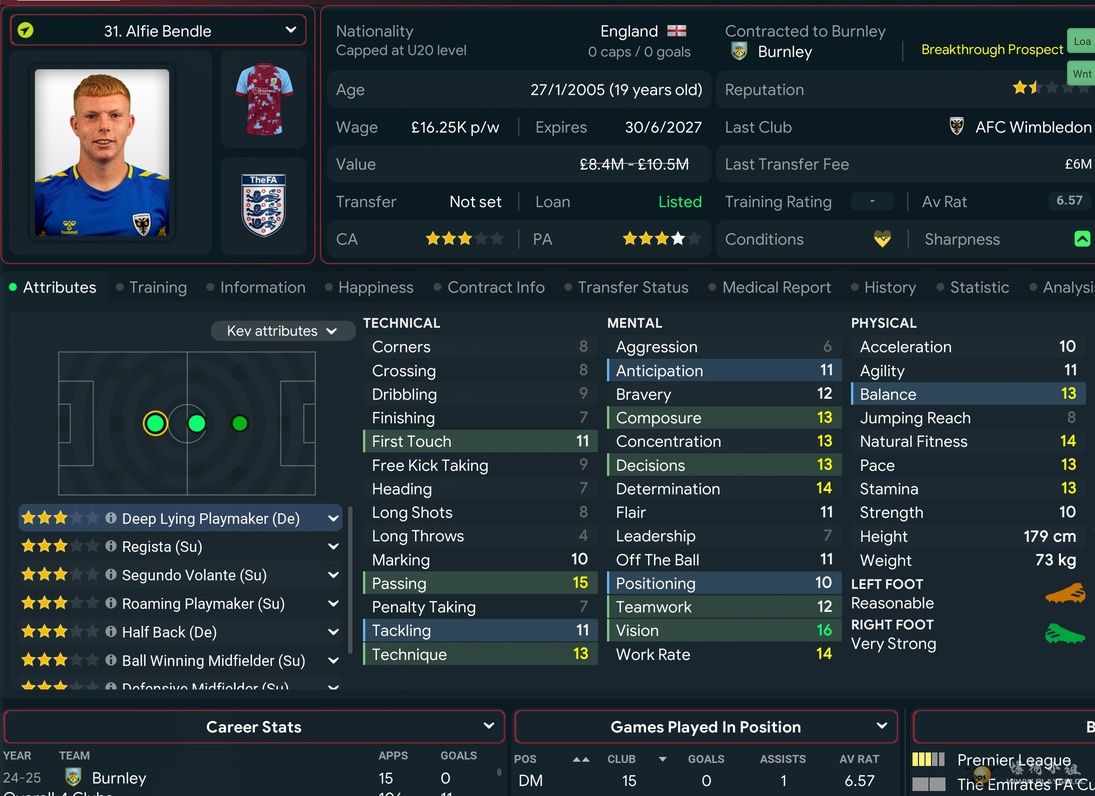Switch to the Training tab
Screen dimensions: 1095x796
(x=157, y=288)
